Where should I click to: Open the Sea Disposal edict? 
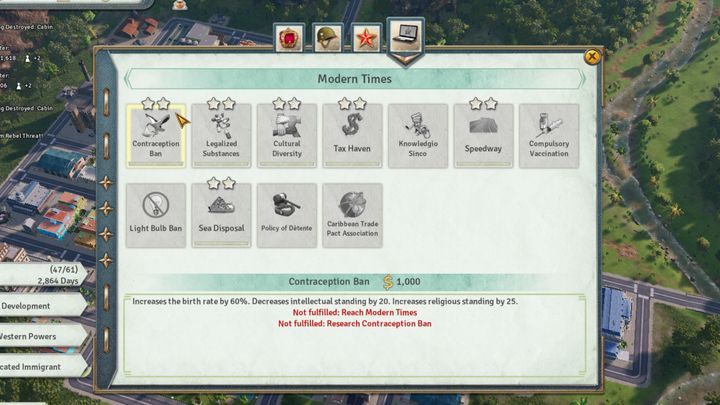click(221, 215)
